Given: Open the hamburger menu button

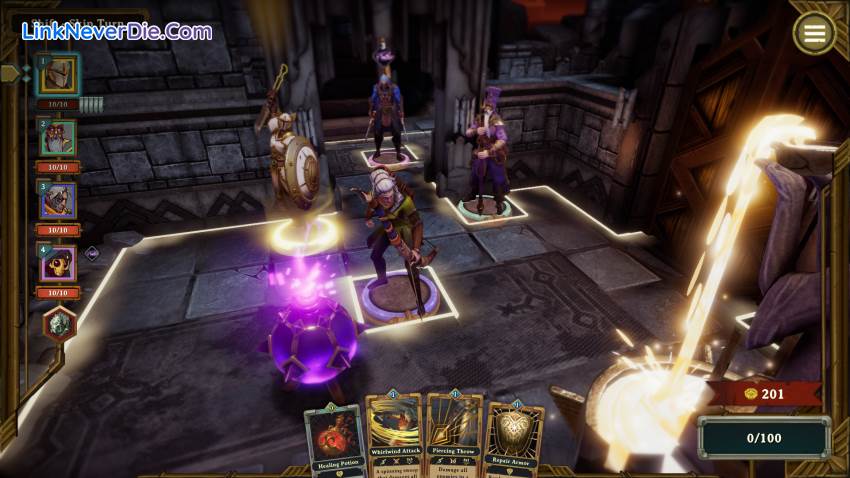Looking at the screenshot, I should coord(814,34).
